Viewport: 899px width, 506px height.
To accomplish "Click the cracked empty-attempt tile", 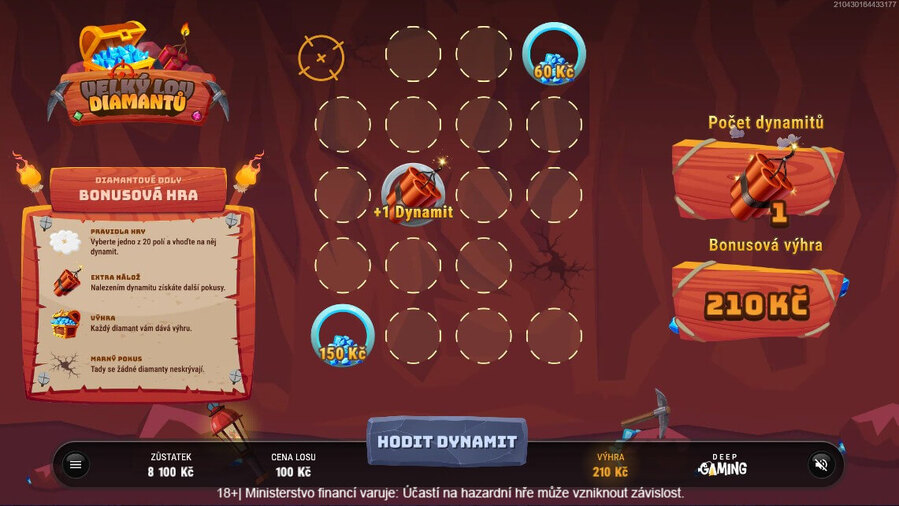I will (553, 265).
